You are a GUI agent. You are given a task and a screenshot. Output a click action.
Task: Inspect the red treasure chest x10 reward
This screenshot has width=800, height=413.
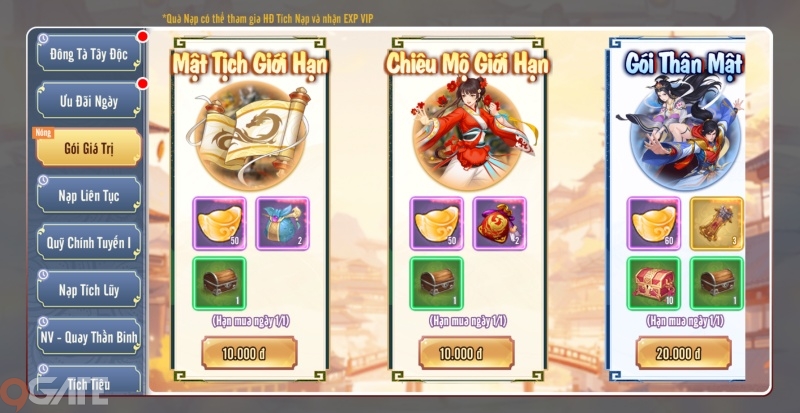point(654,285)
